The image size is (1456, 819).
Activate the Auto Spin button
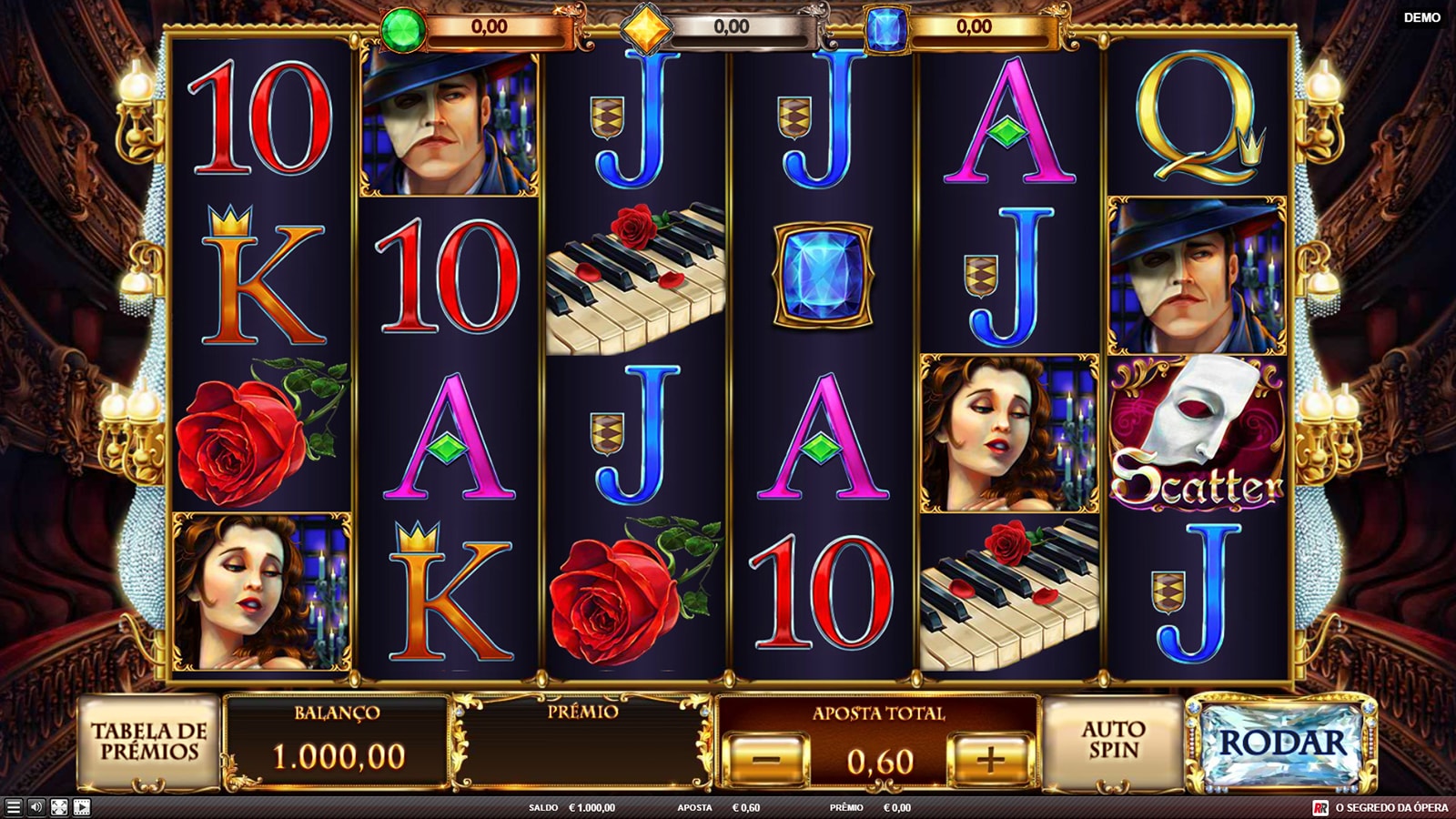click(1113, 741)
